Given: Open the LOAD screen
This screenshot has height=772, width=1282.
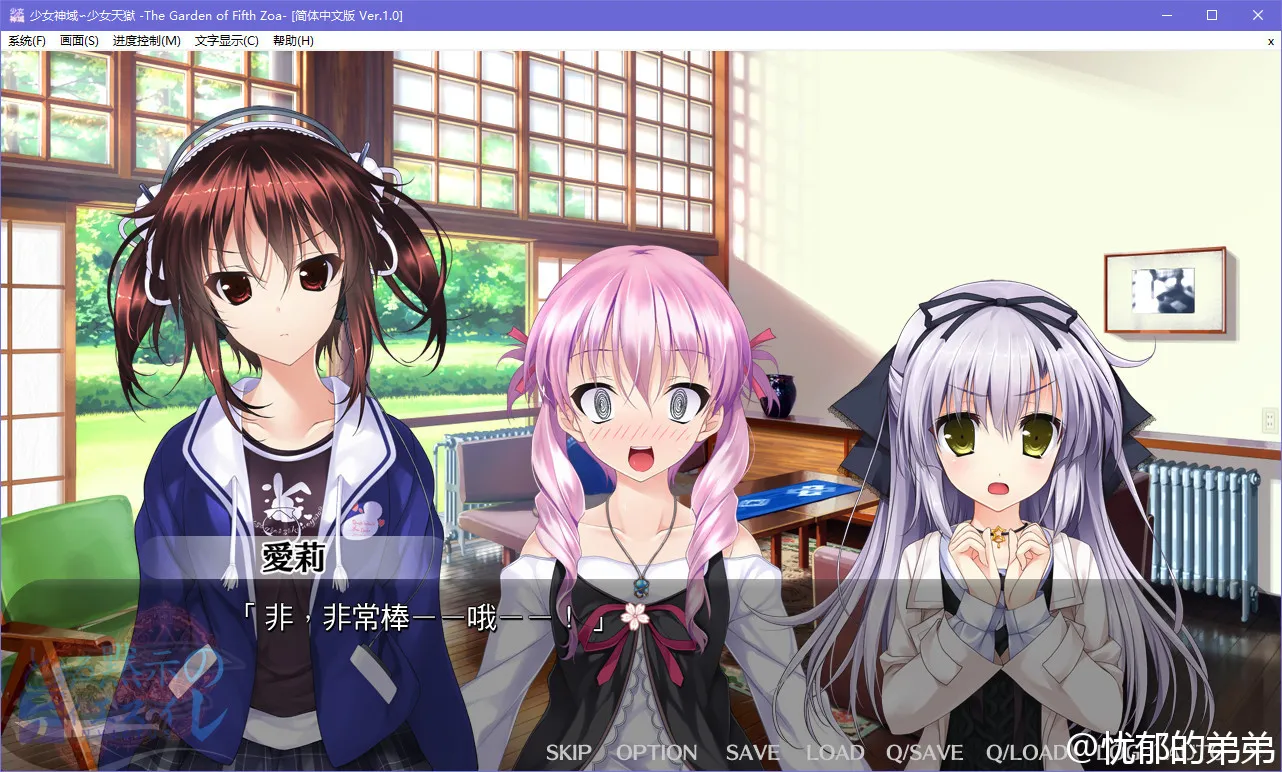Looking at the screenshot, I should pos(835,753).
